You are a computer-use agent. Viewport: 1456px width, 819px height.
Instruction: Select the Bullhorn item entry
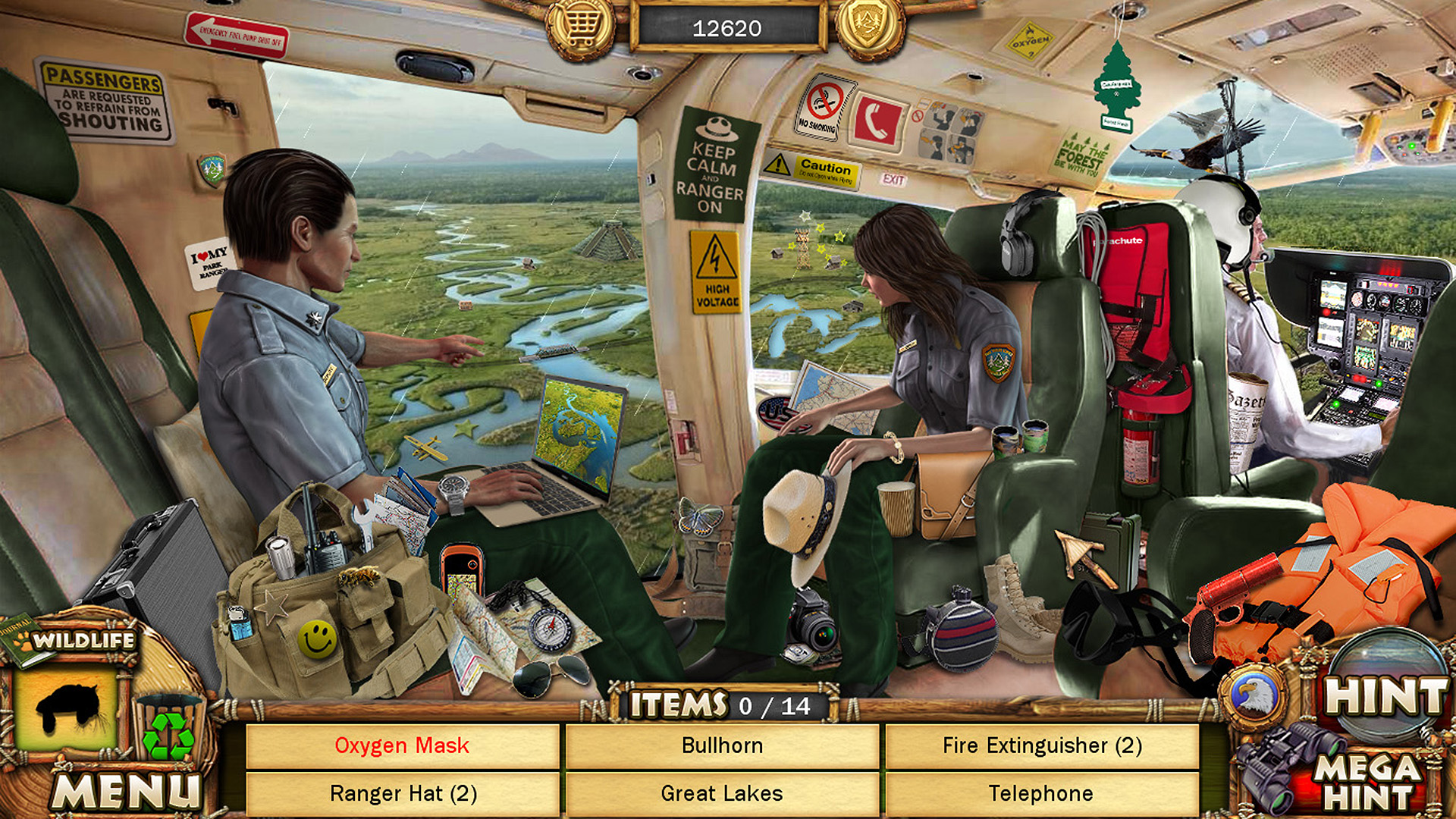click(x=721, y=745)
